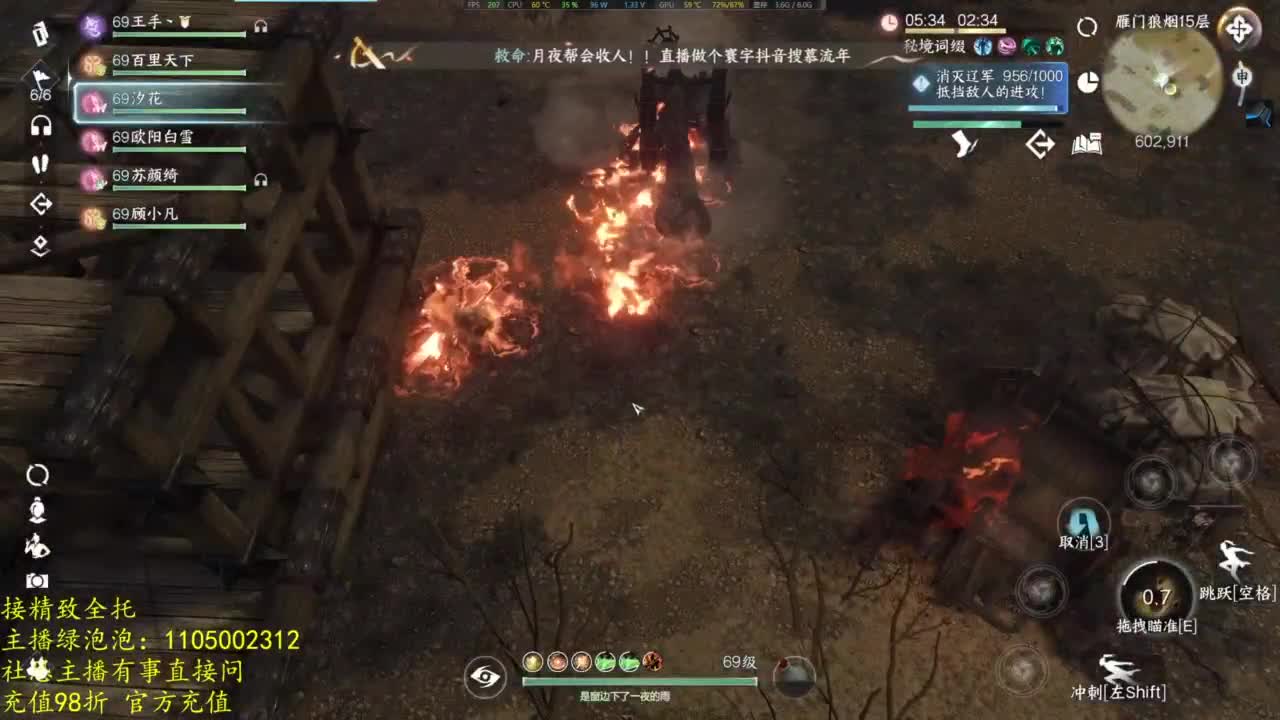The height and width of the screenshot is (720, 1280).
Task: Open the book journal icon beside the minimap
Action: point(1085,144)
